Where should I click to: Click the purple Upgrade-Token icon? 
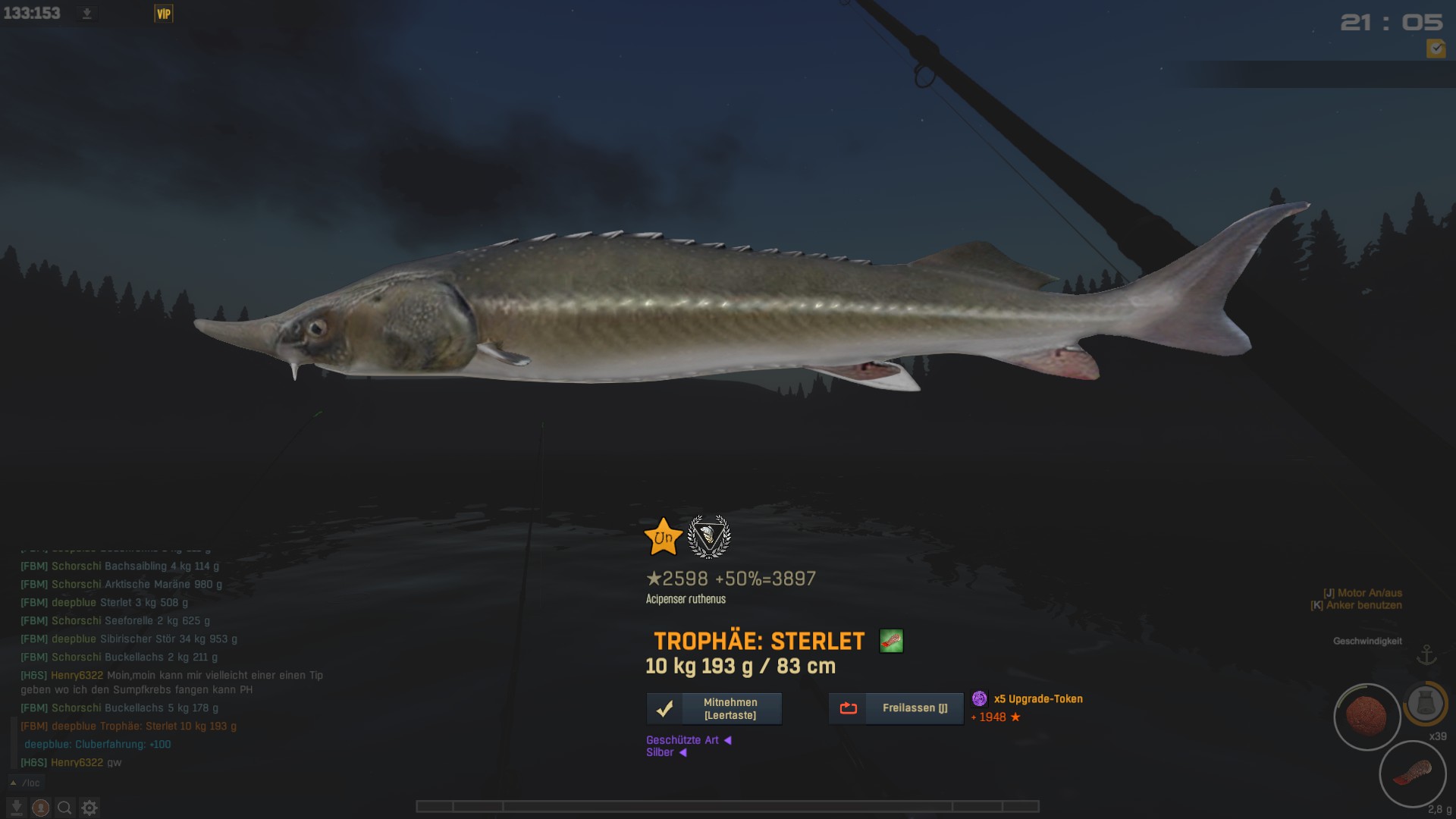click(980, 698)
